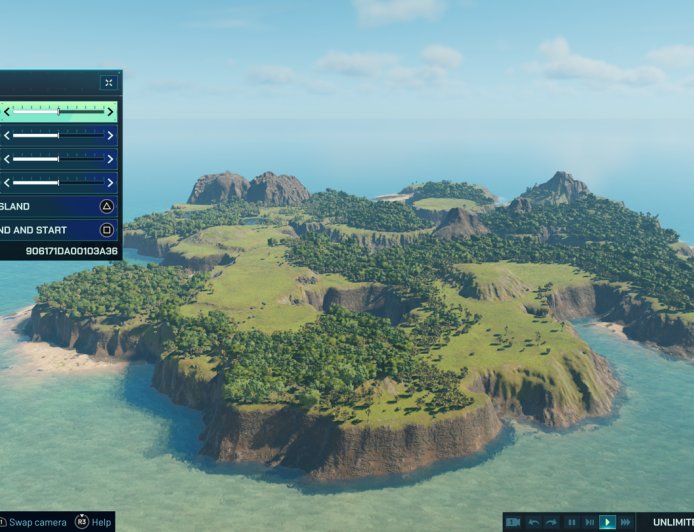
Task: Switch to fast-forward speed
Action: click(x=625, y=522)
